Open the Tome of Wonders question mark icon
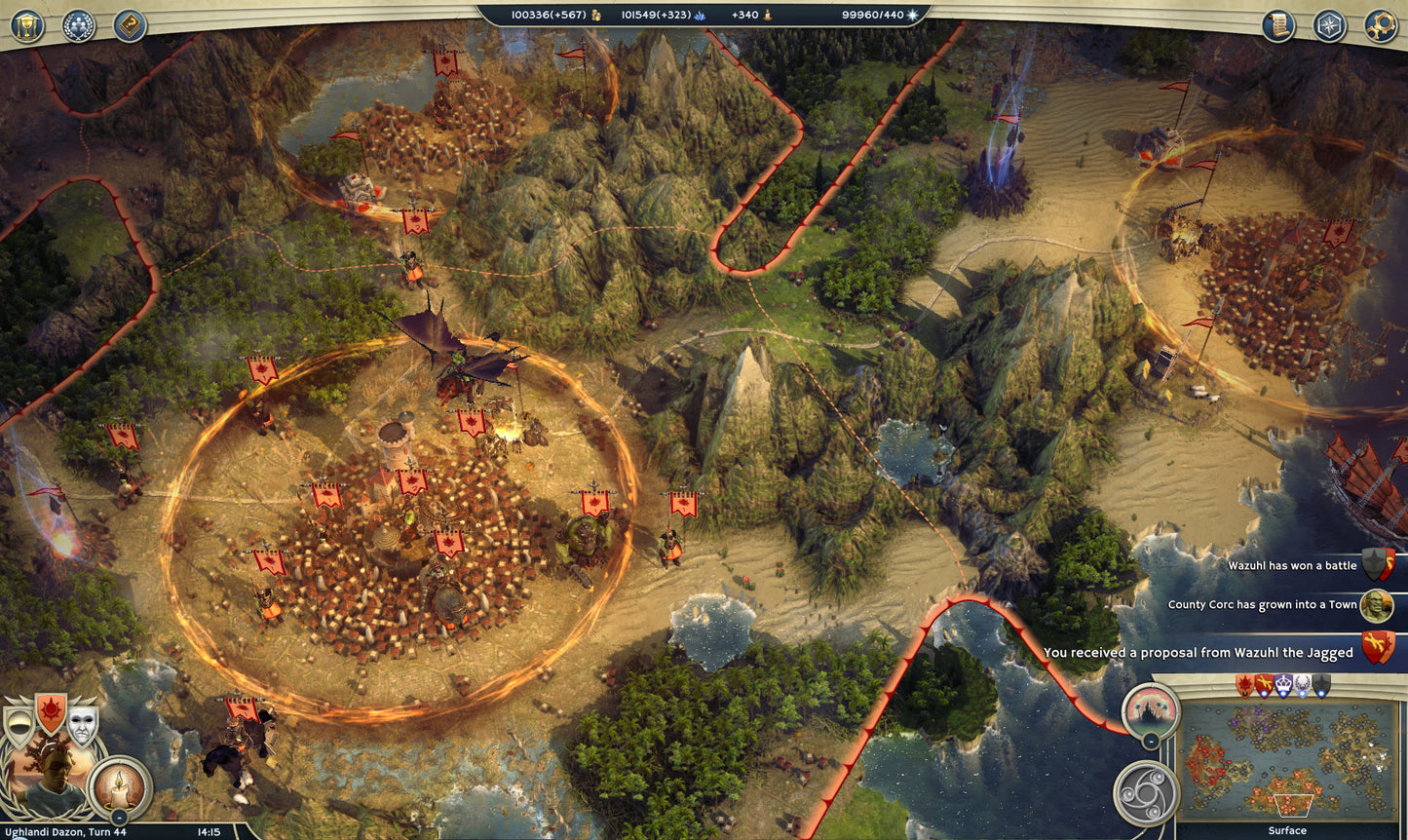The image size is (1408, 840). 131,24
